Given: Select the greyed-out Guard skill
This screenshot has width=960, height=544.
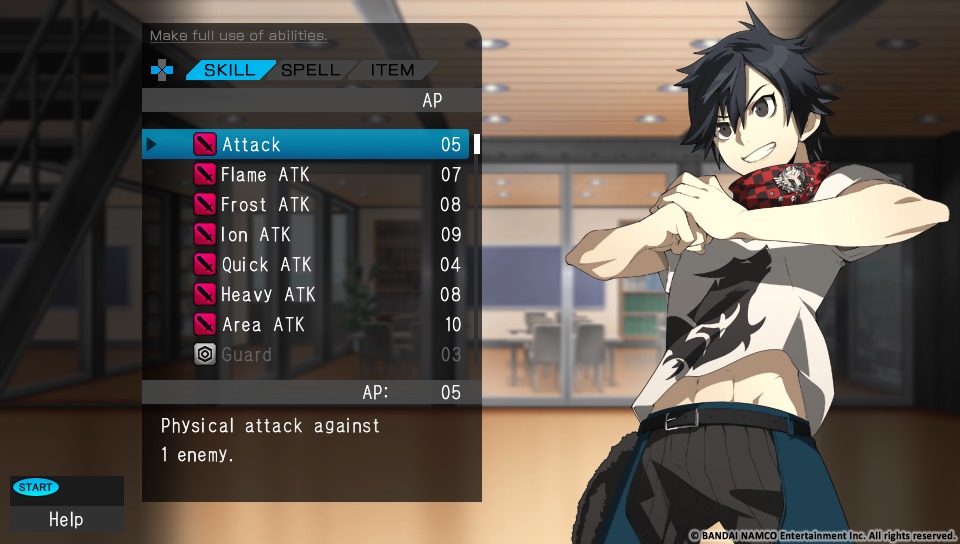Looking at the screenshot, I should (x=305, y=355).
